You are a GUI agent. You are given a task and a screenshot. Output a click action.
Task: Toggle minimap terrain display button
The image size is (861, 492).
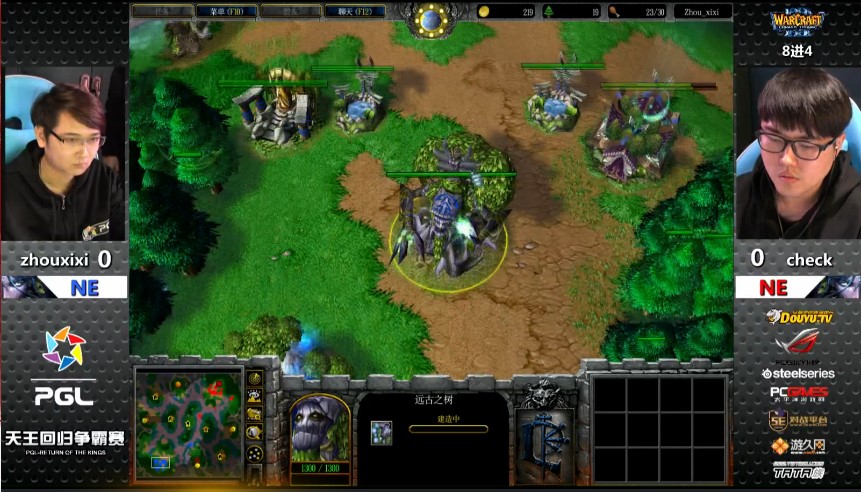[256, 397]
